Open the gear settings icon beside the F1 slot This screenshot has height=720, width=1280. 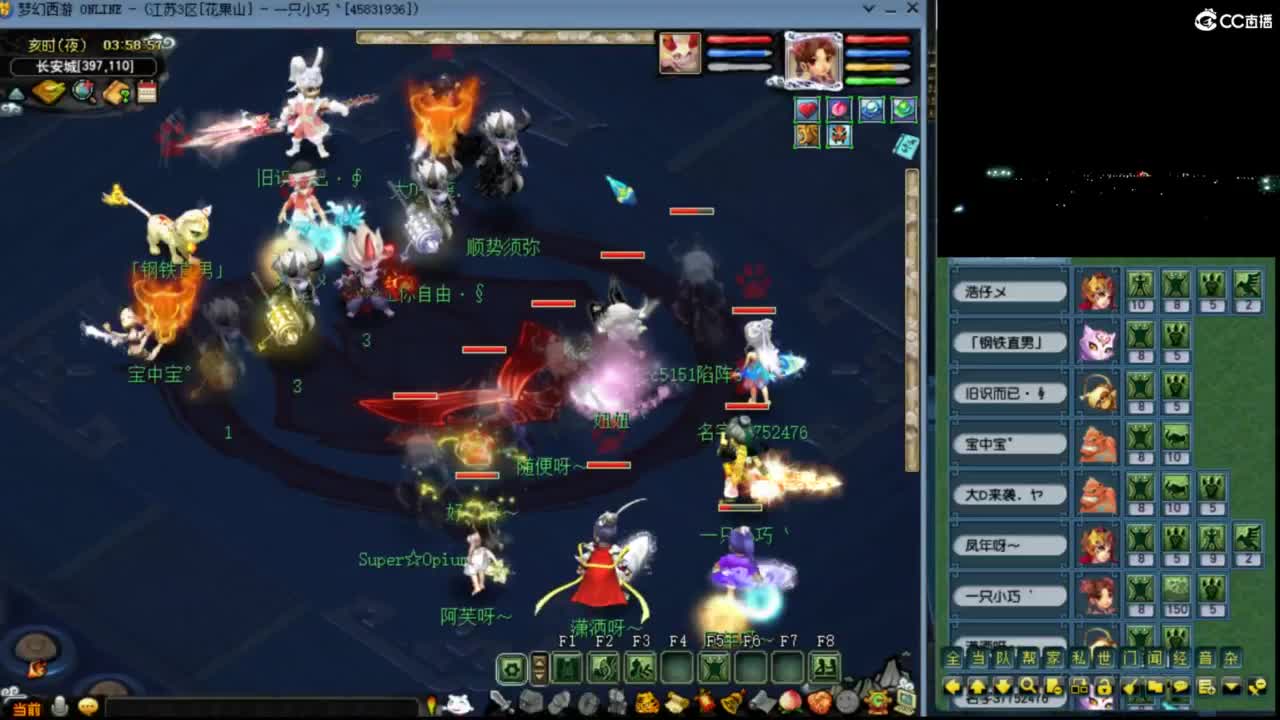[512, 667]
